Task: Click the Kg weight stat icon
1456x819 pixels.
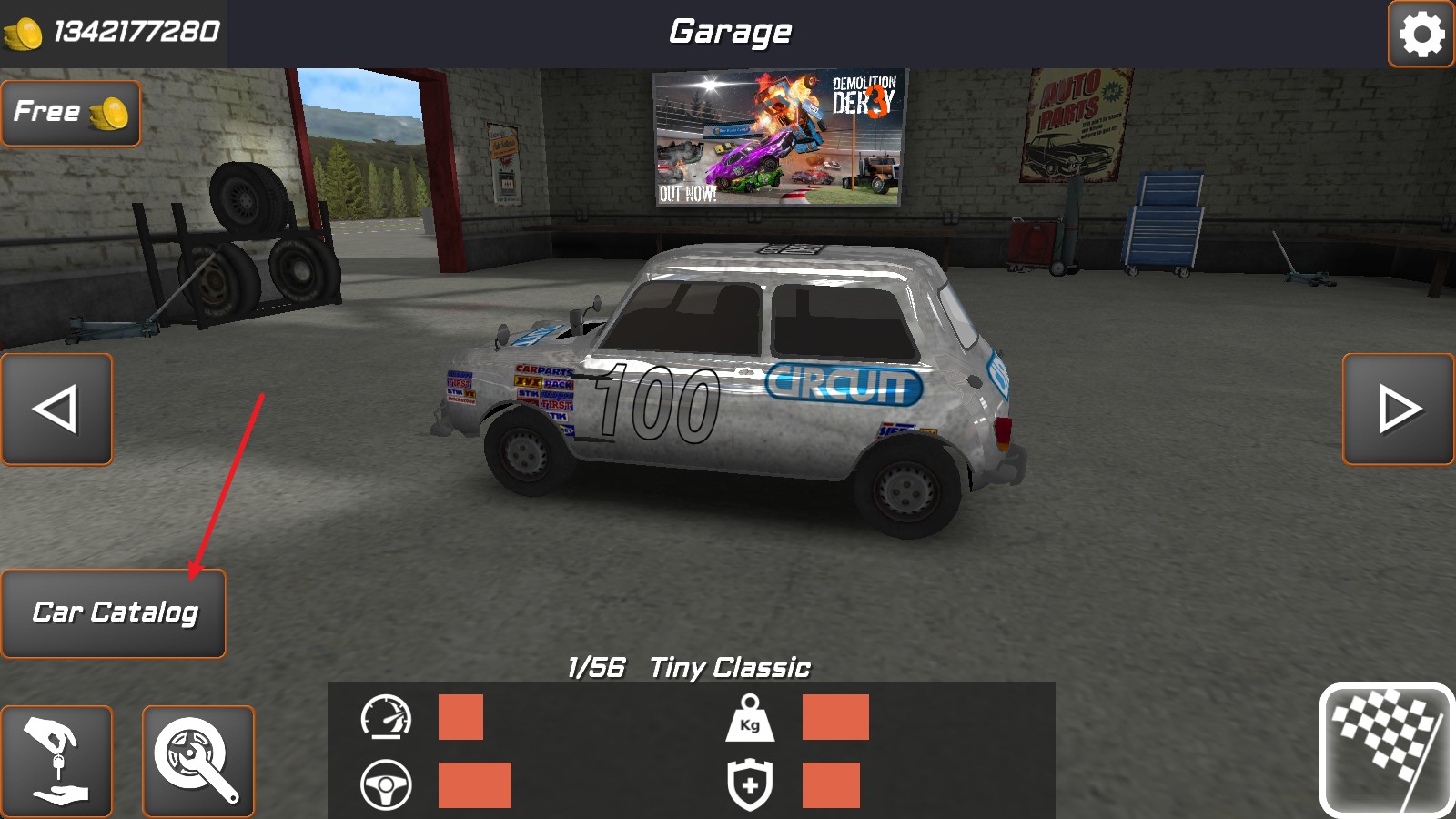Action: pyautogui.click(x=749, y=719)
